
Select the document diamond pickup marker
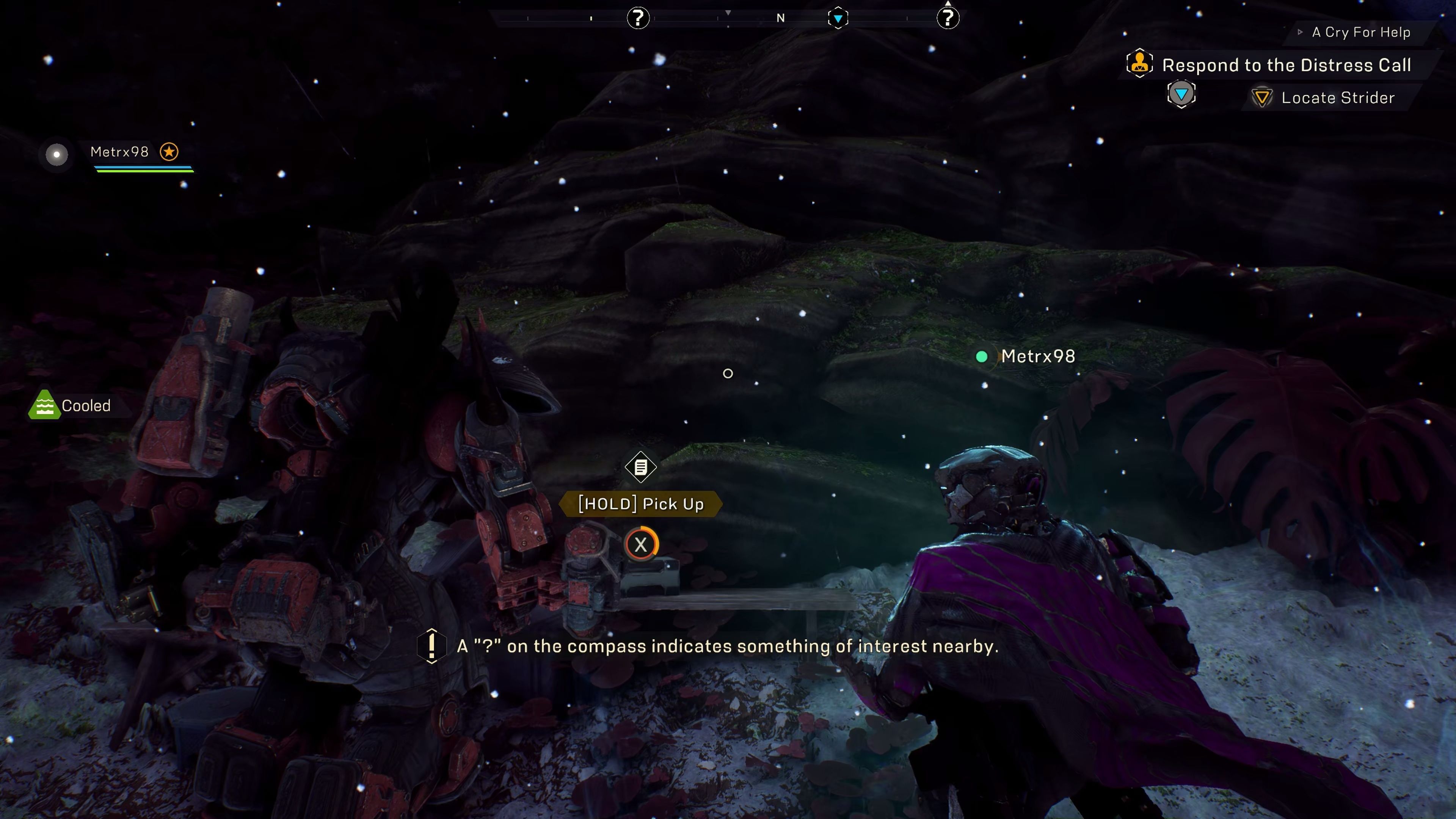[x=640, y=468]
